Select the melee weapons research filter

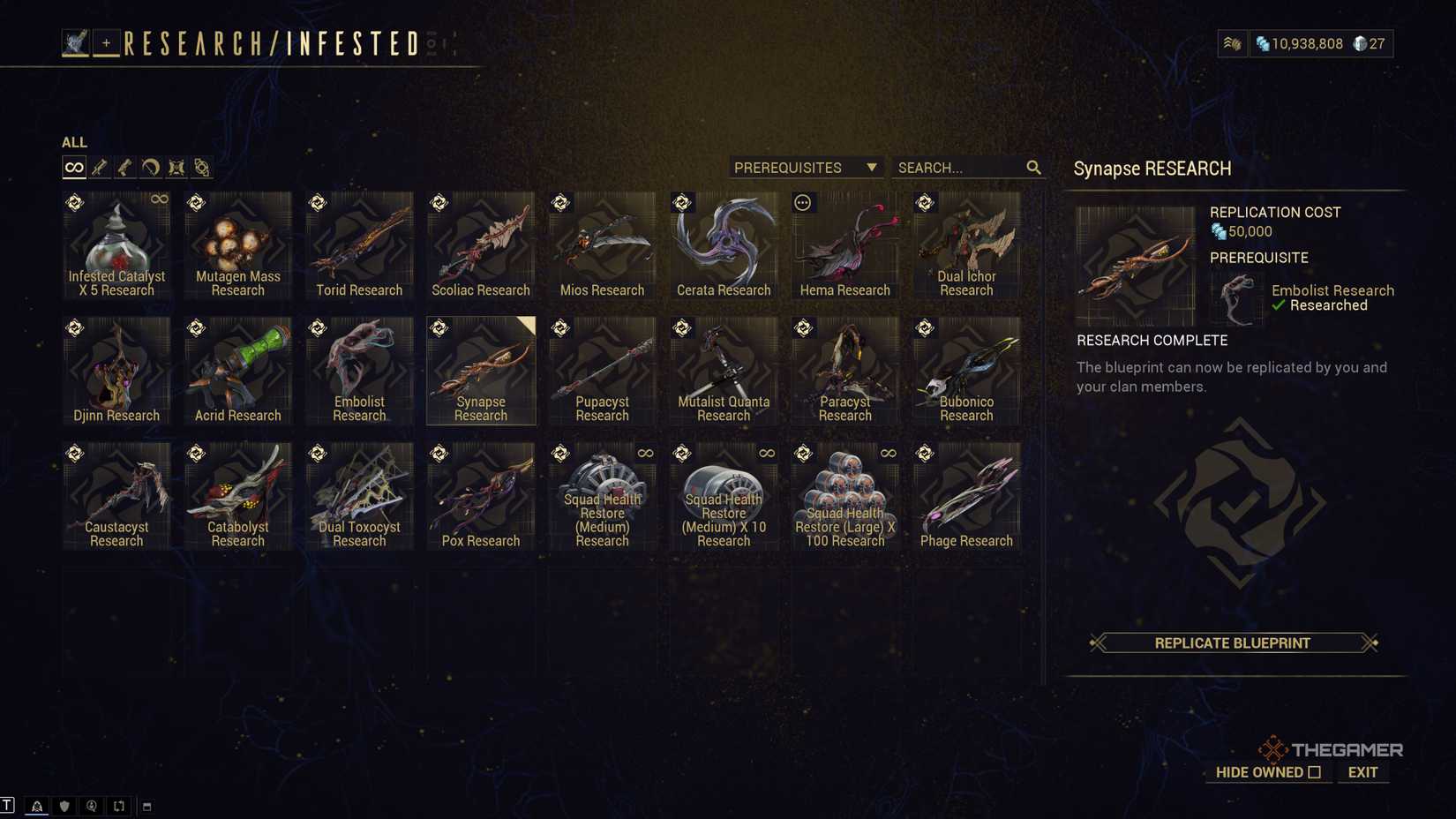[x=150, y=167]
